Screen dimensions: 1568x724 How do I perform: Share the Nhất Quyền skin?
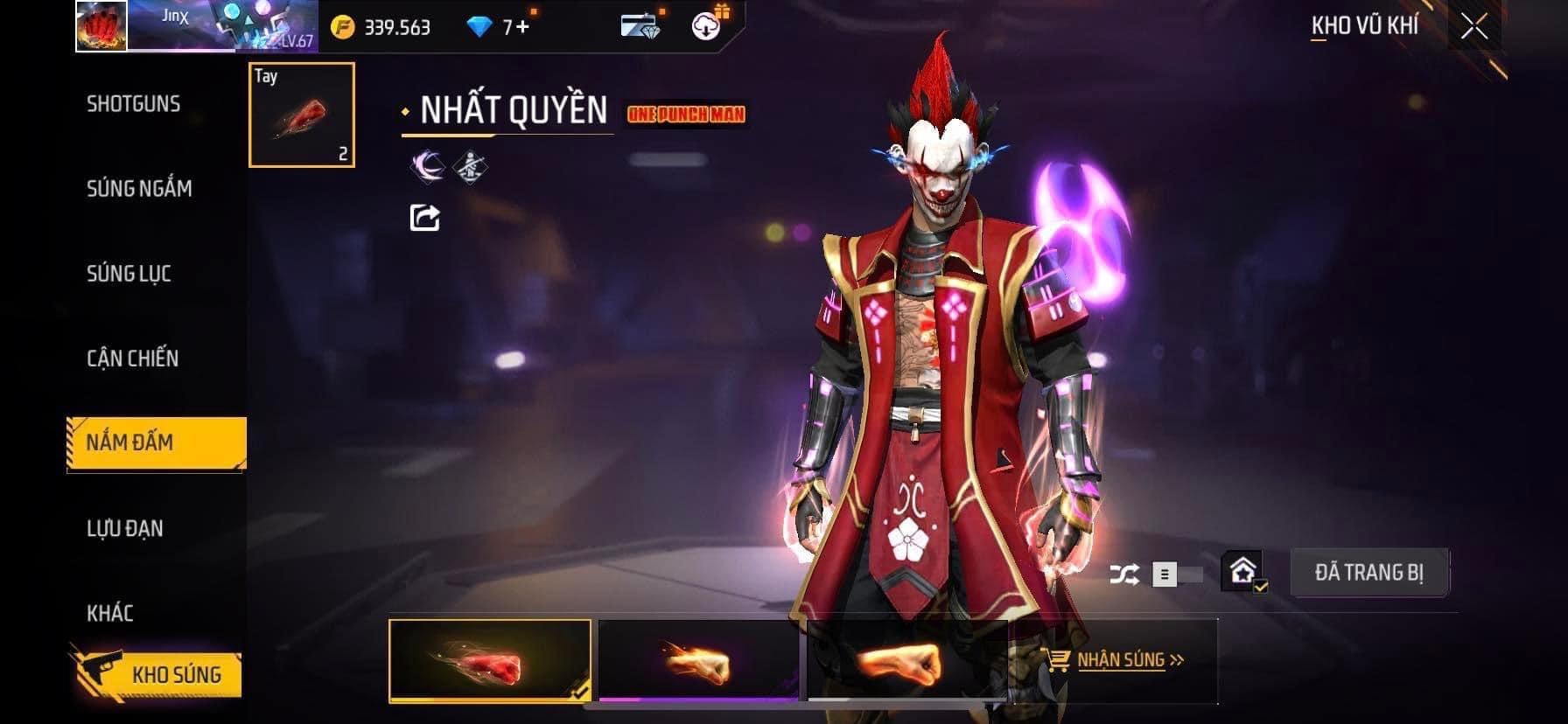(425, 217)
